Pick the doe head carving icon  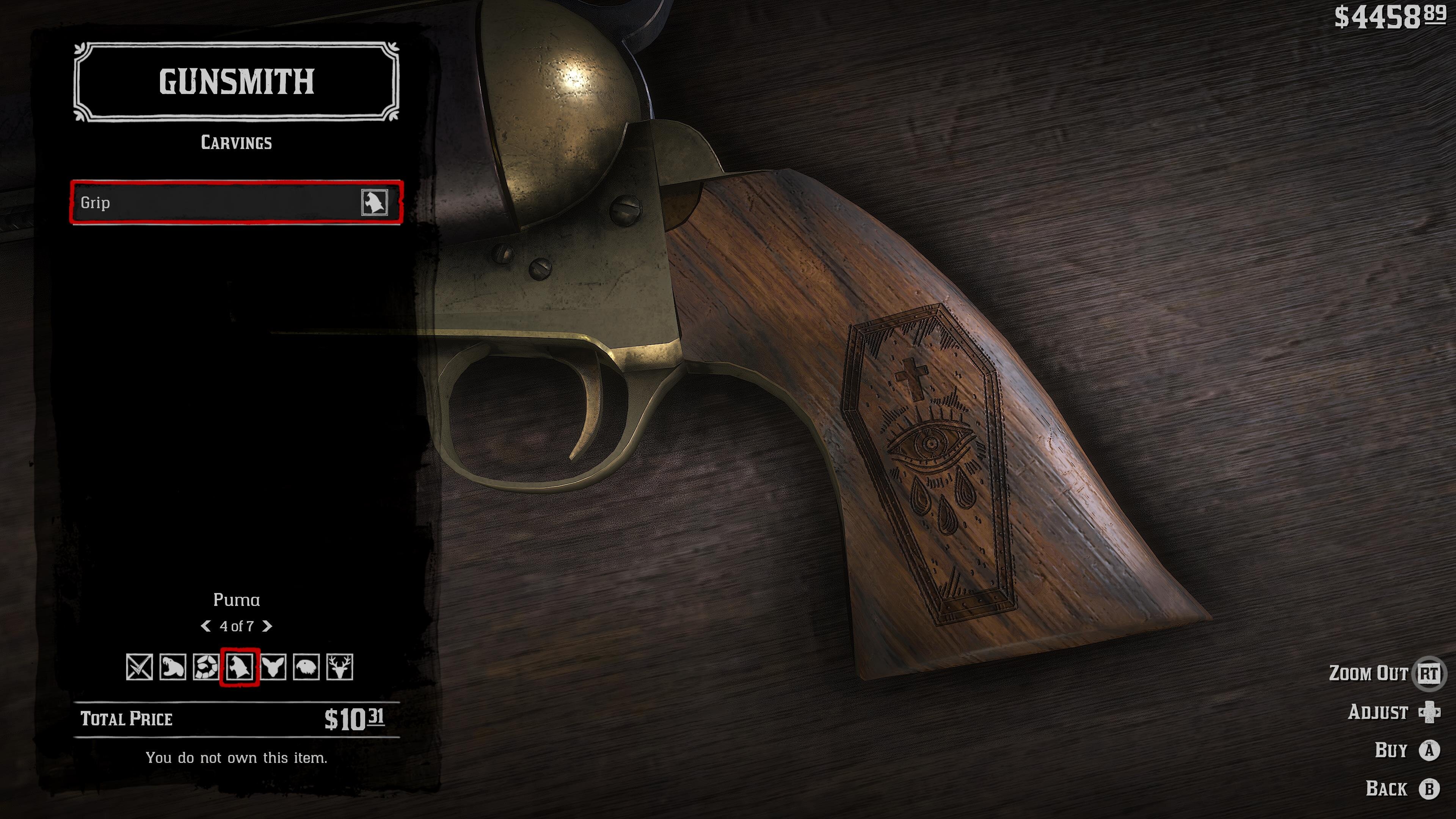point(273,667)
